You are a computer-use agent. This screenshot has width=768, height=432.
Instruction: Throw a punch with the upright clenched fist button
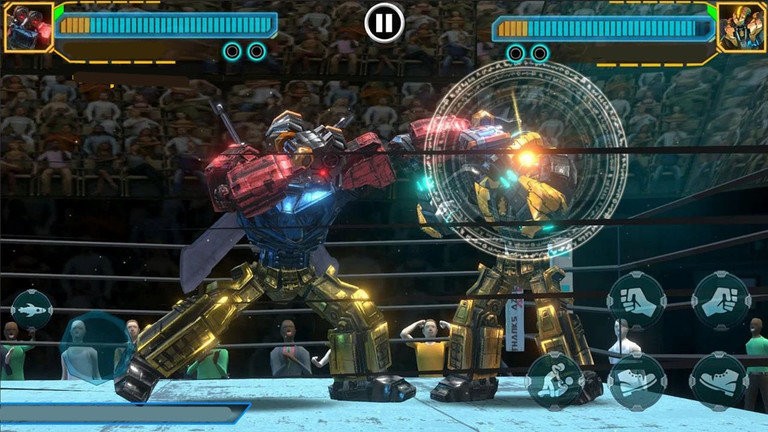(x=637, y=301)
